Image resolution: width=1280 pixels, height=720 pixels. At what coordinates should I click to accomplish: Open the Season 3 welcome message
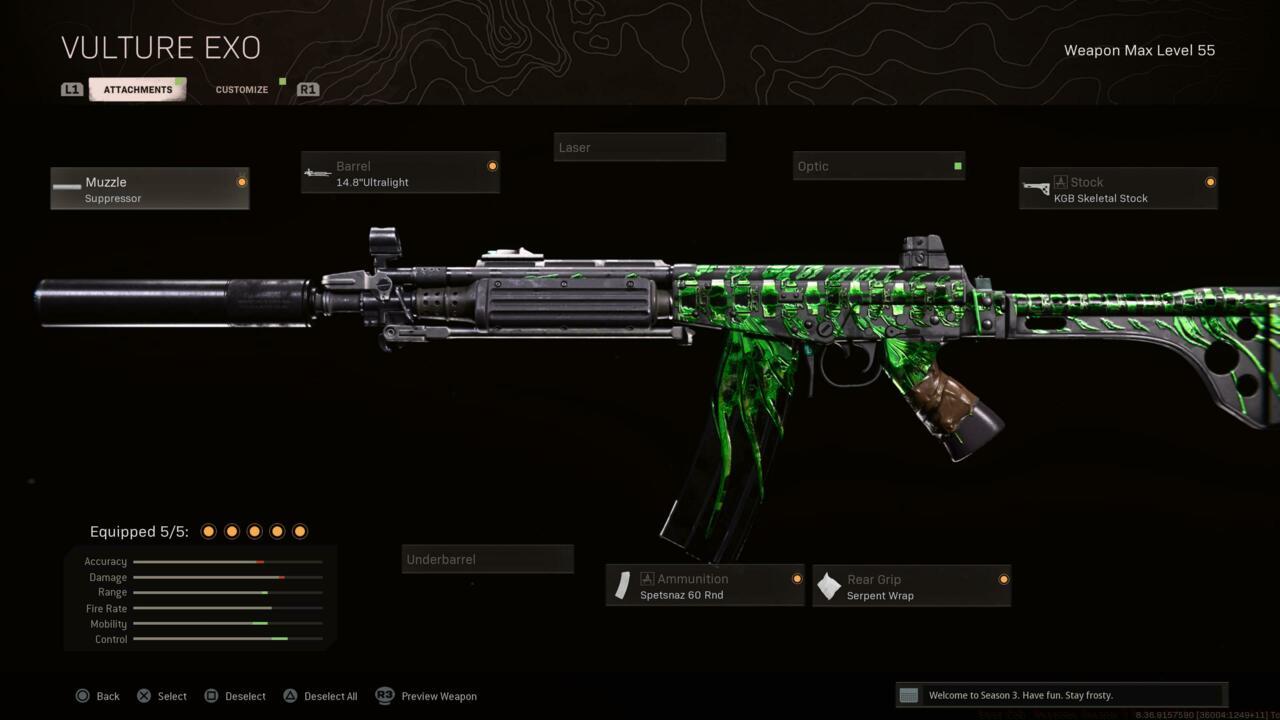tap(1060, 695)
